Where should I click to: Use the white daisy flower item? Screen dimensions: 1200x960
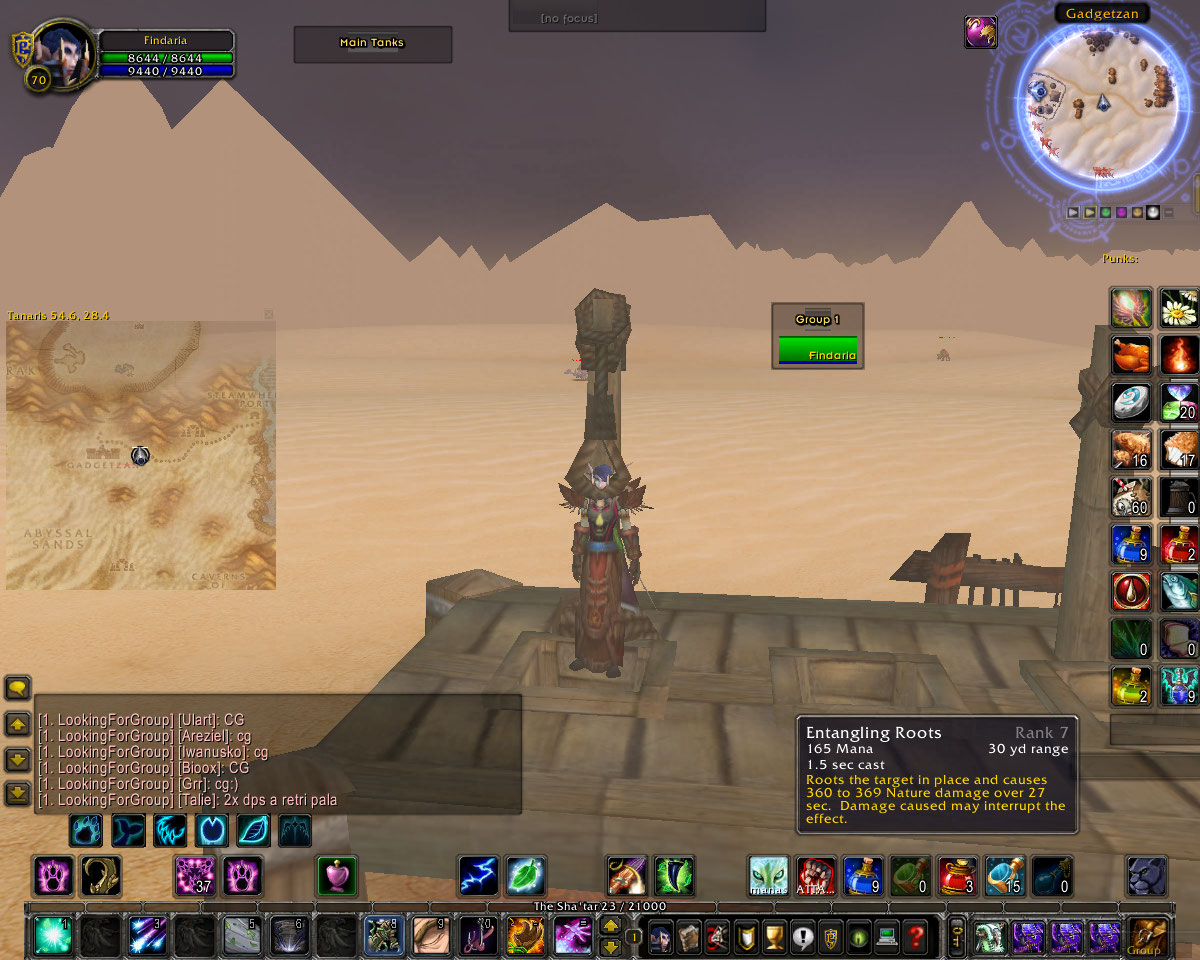(1179, 308)
